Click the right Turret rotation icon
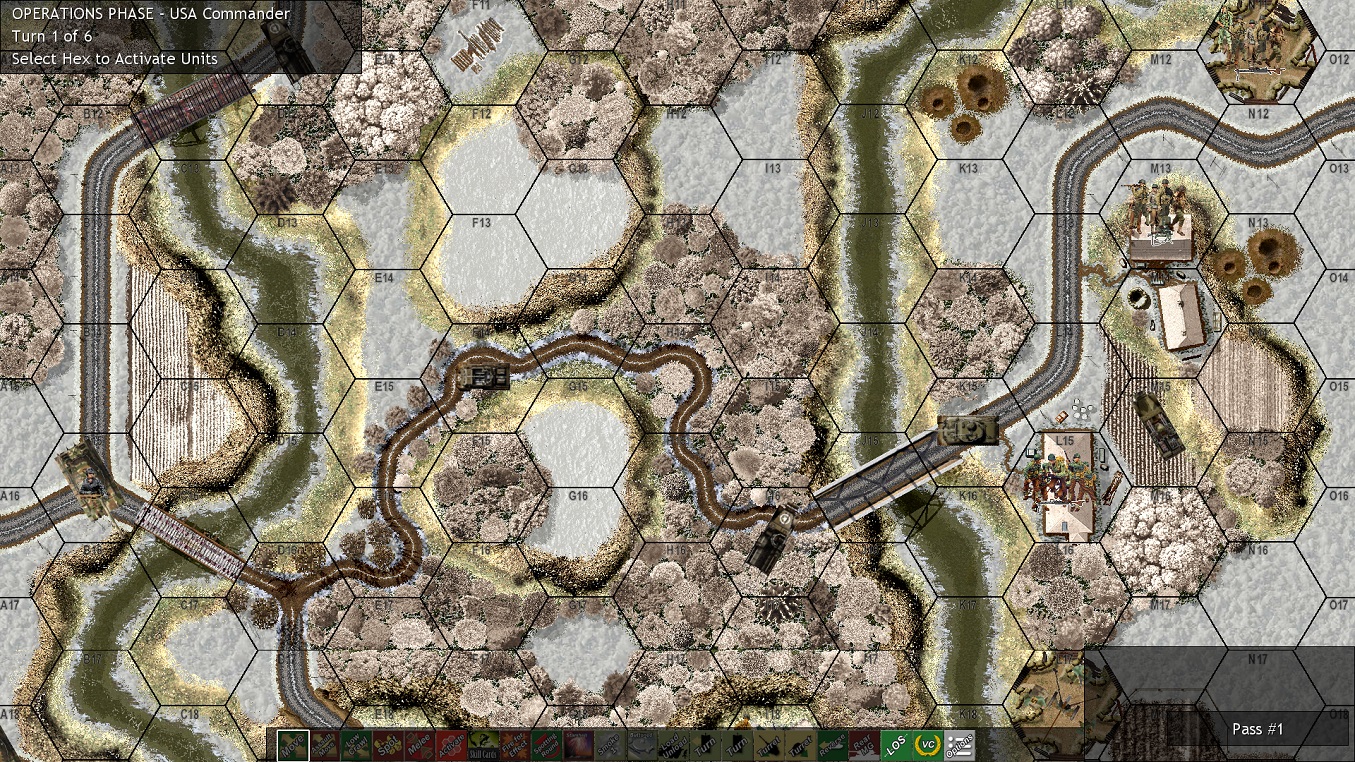Image resolution: width=1355 pixels, height=762 pixels. [801, 745]
